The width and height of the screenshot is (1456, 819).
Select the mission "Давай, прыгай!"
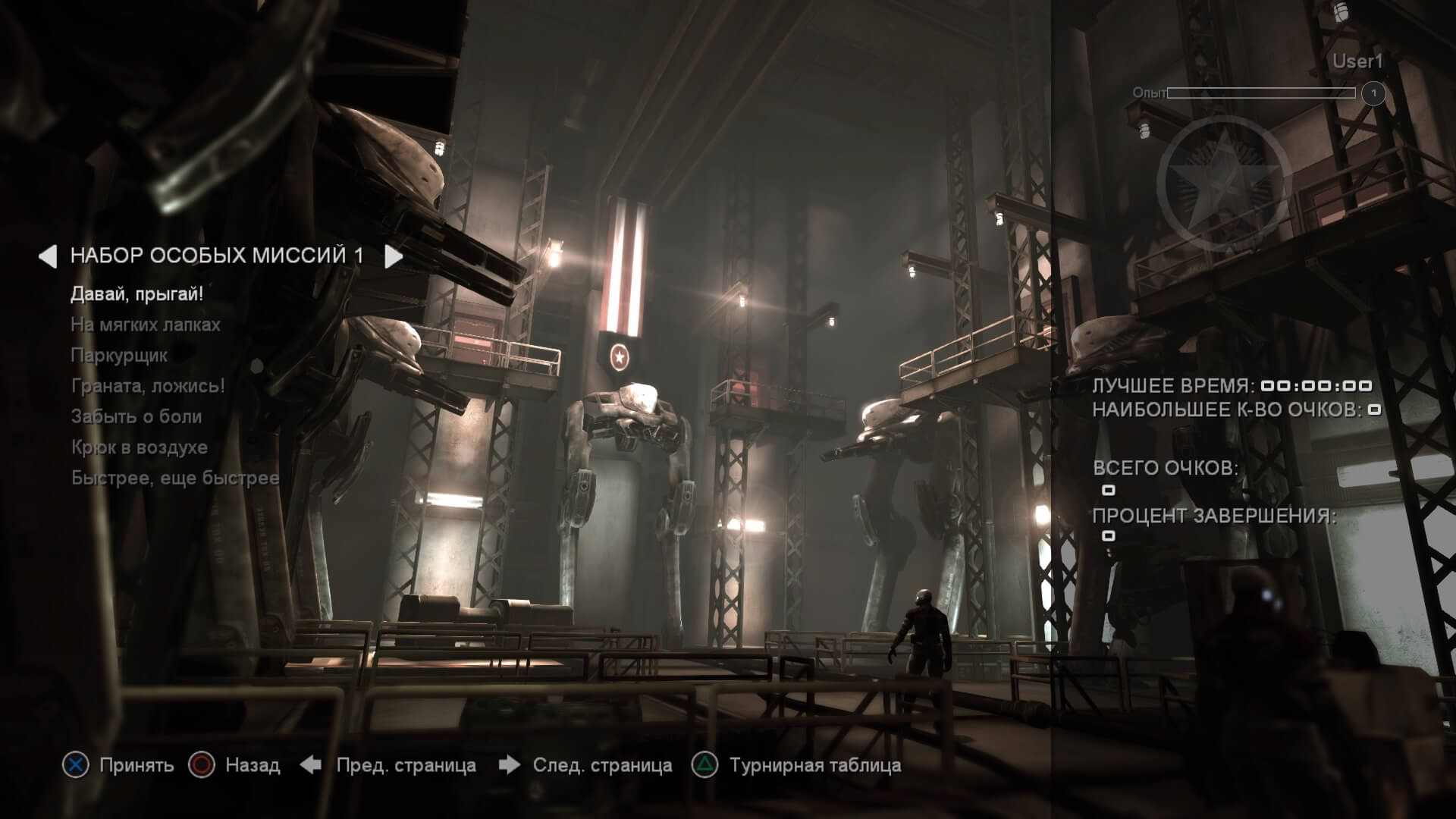click(x=136, y=294)
